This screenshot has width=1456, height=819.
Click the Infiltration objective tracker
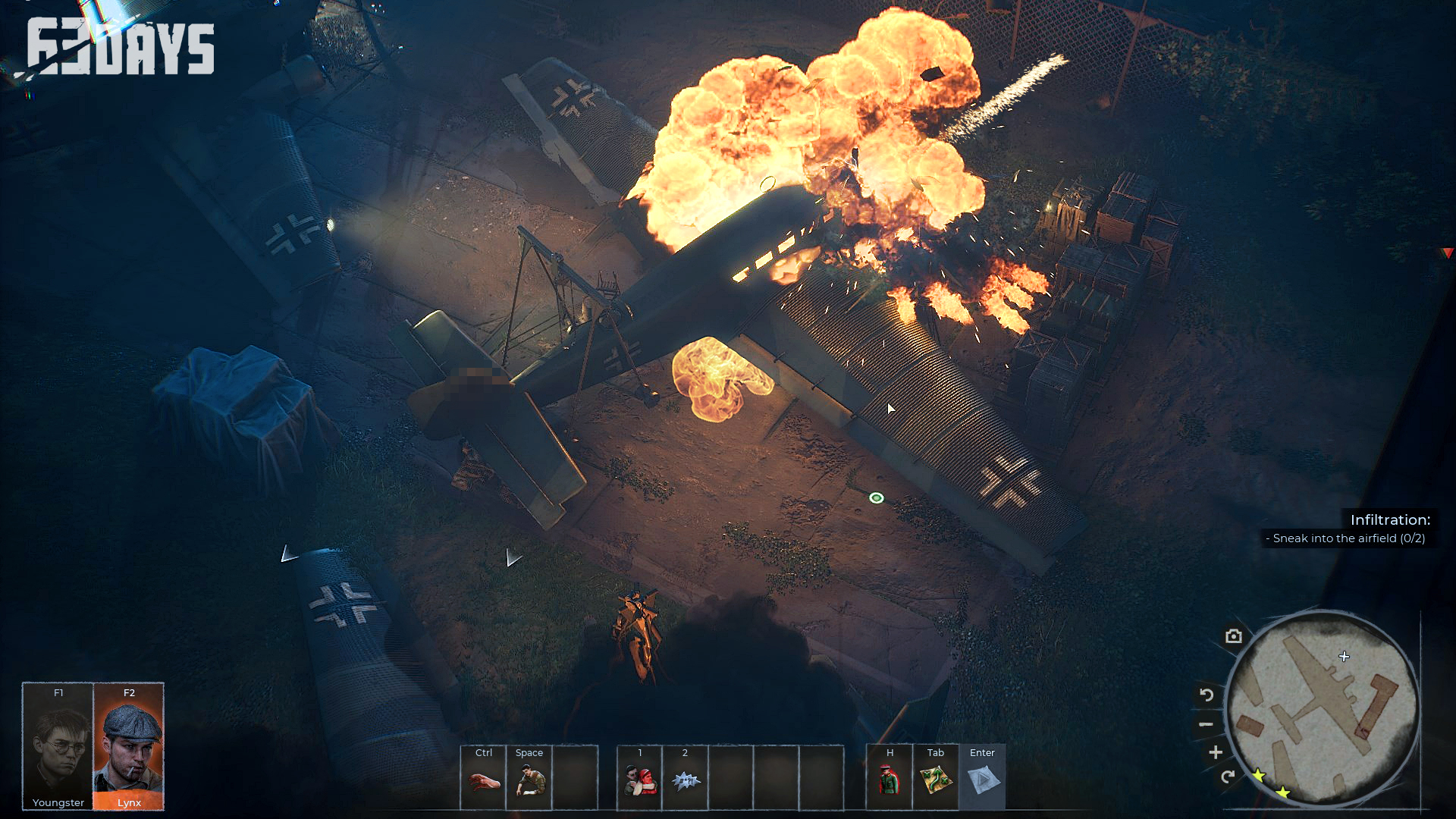[x=1348, y=529]
